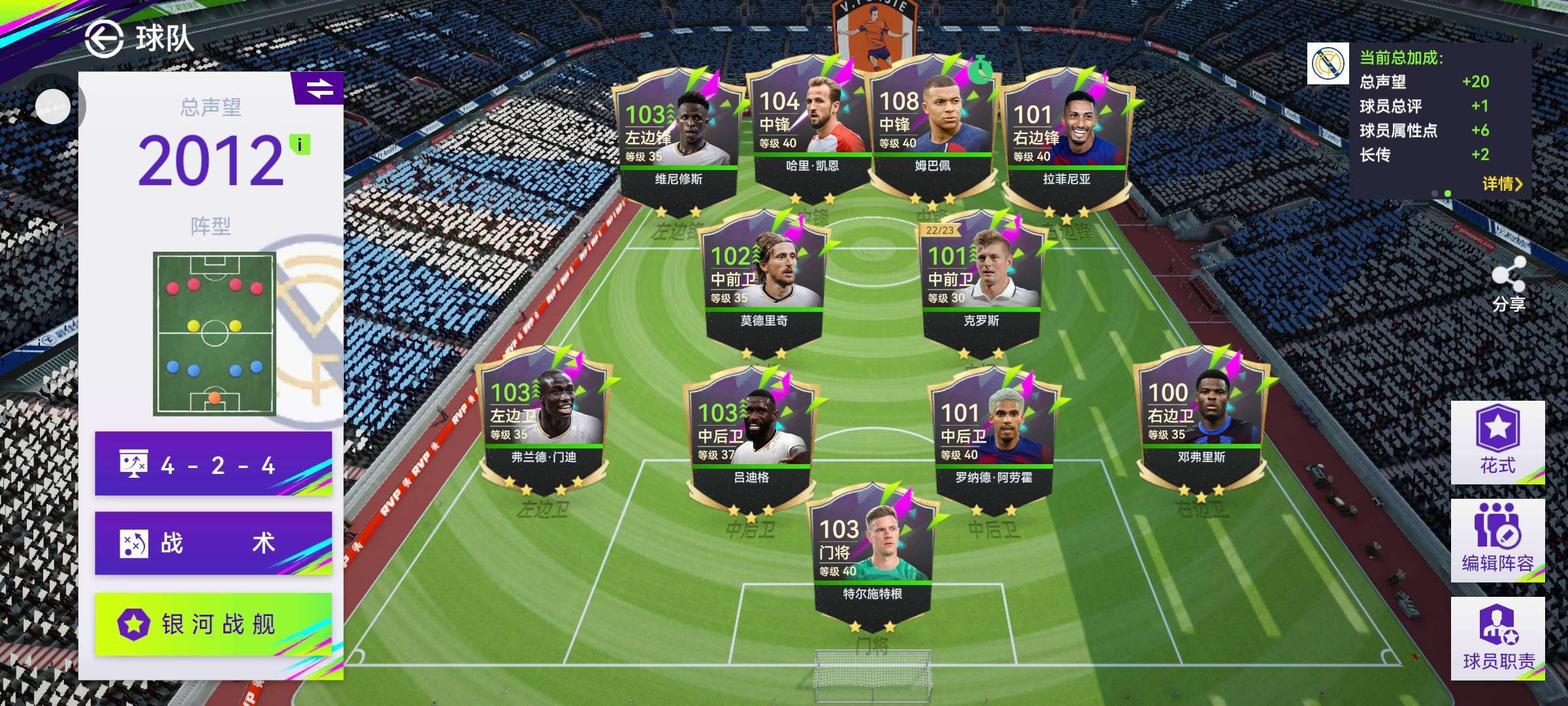Open 球员职责 player roles
The image size is (1568, 706).
pos(1497,638)
